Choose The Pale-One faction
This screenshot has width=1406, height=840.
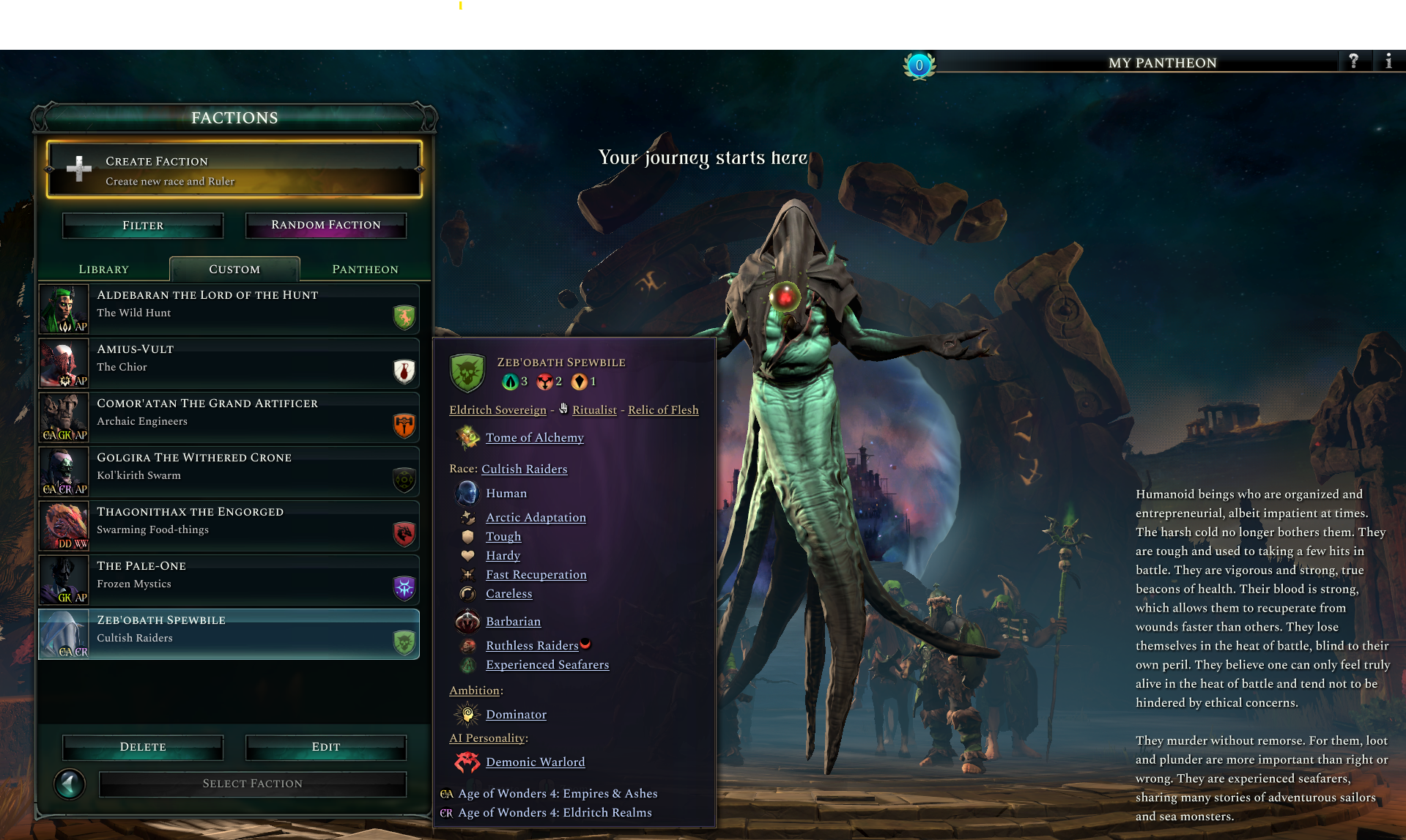point(229,580)
